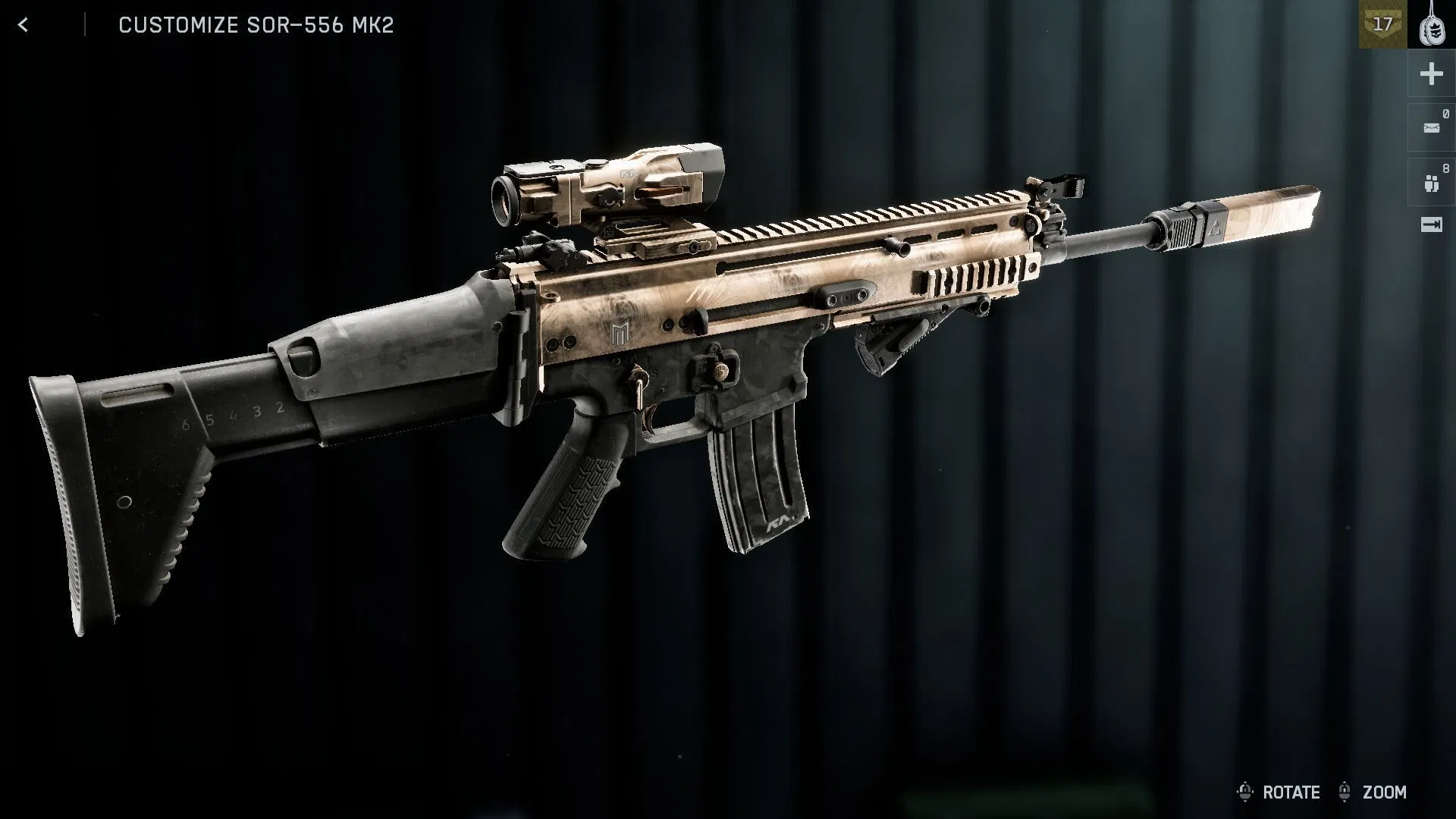Open the envelope messages inbox

click(1431, 128)
